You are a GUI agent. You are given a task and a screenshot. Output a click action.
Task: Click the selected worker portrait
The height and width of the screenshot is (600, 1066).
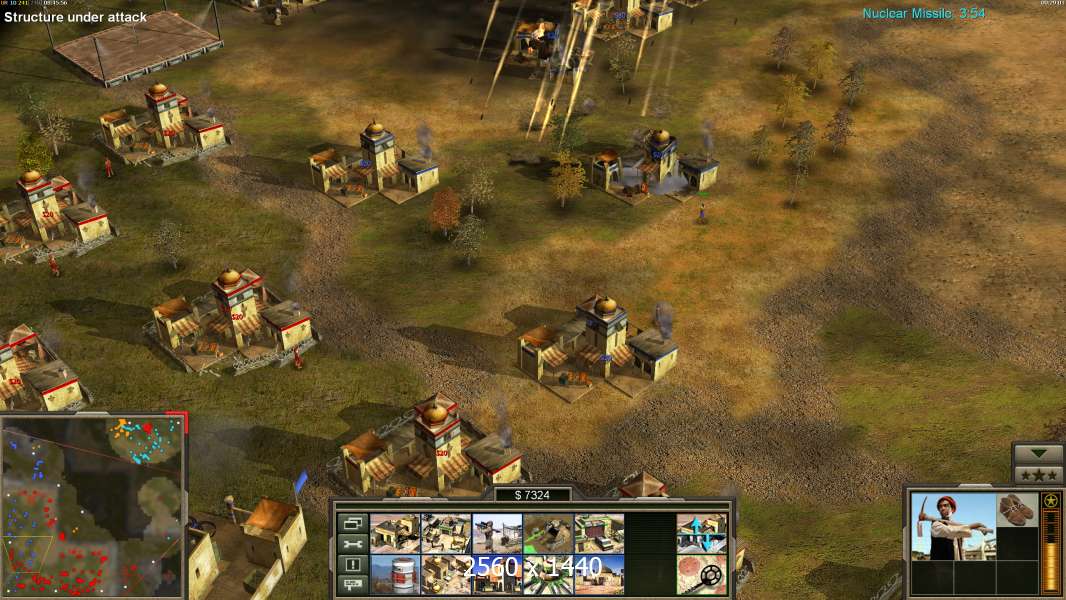953,525
